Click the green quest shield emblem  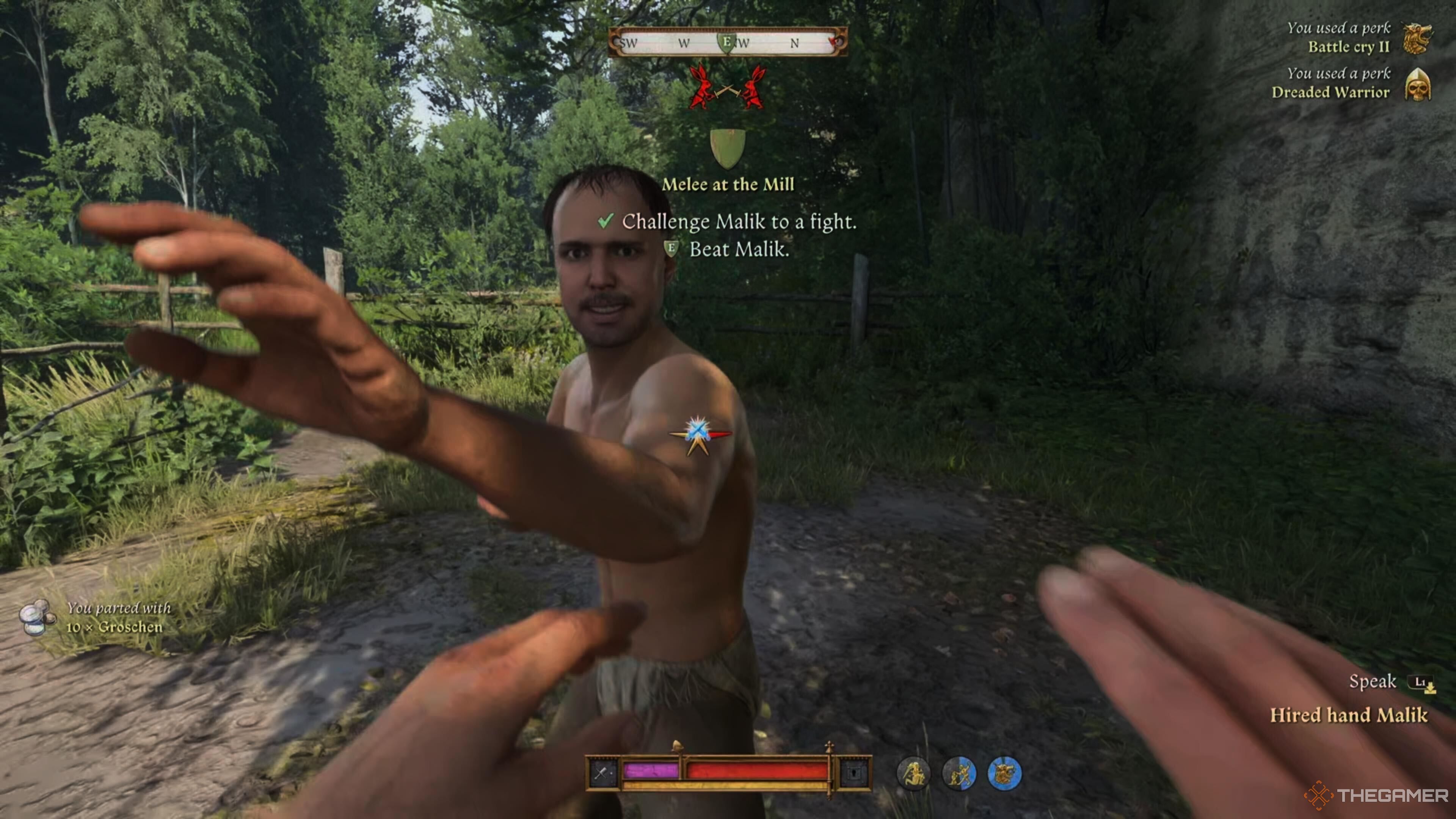click(728, 148)
